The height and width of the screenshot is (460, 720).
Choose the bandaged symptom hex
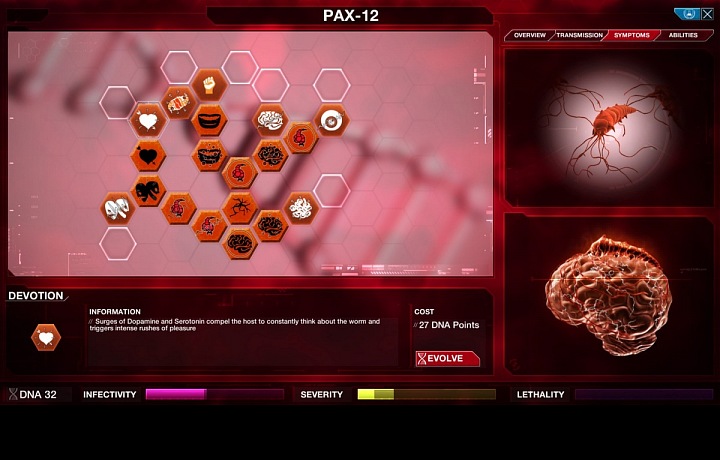point(179,102)
